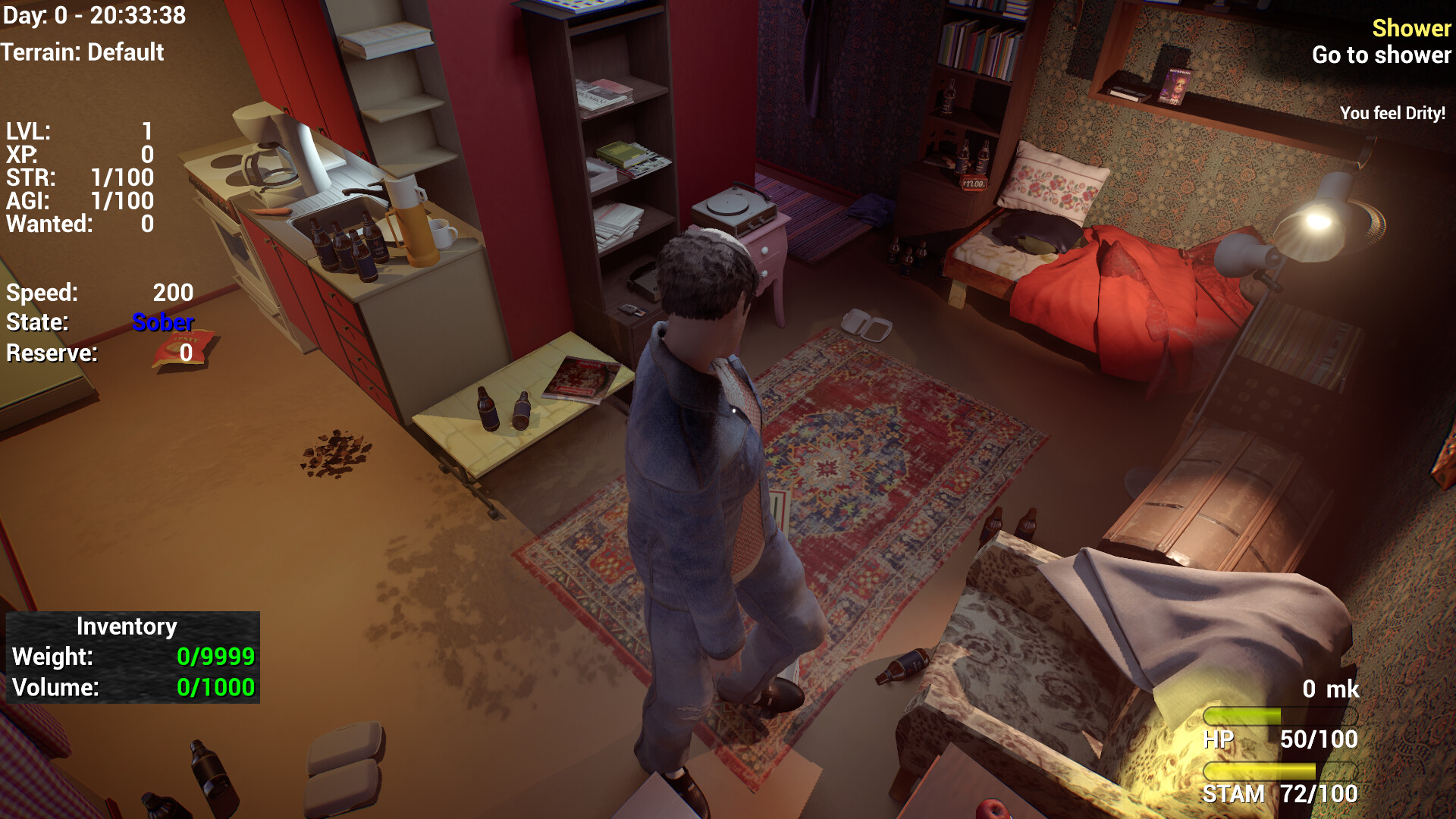Click the Go to shower prompt
Image resolution: width=1456 pixels, height=819 pixels.
coord(1382,55)
